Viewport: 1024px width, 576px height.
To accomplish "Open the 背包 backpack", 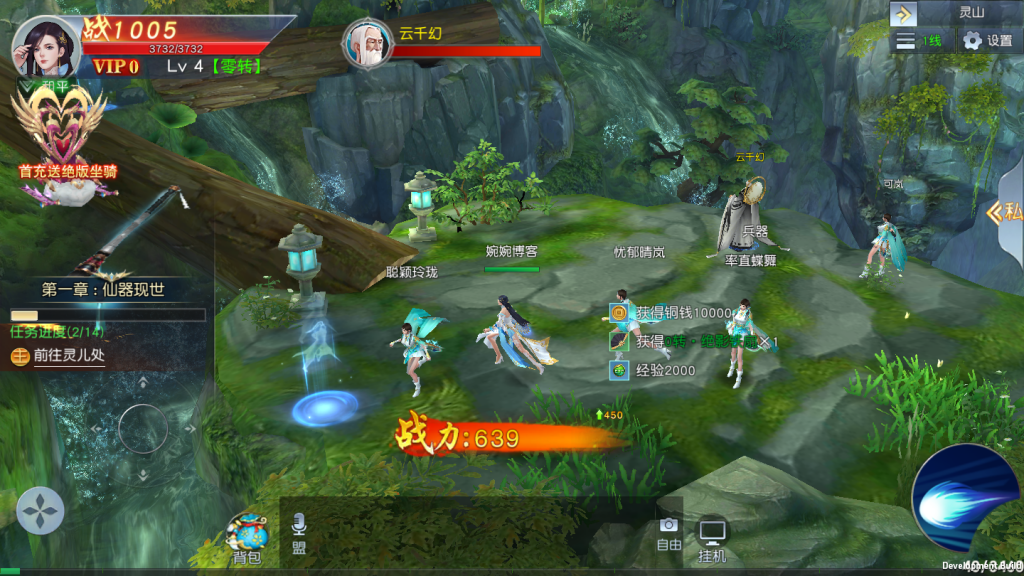I will click(246, 540).
